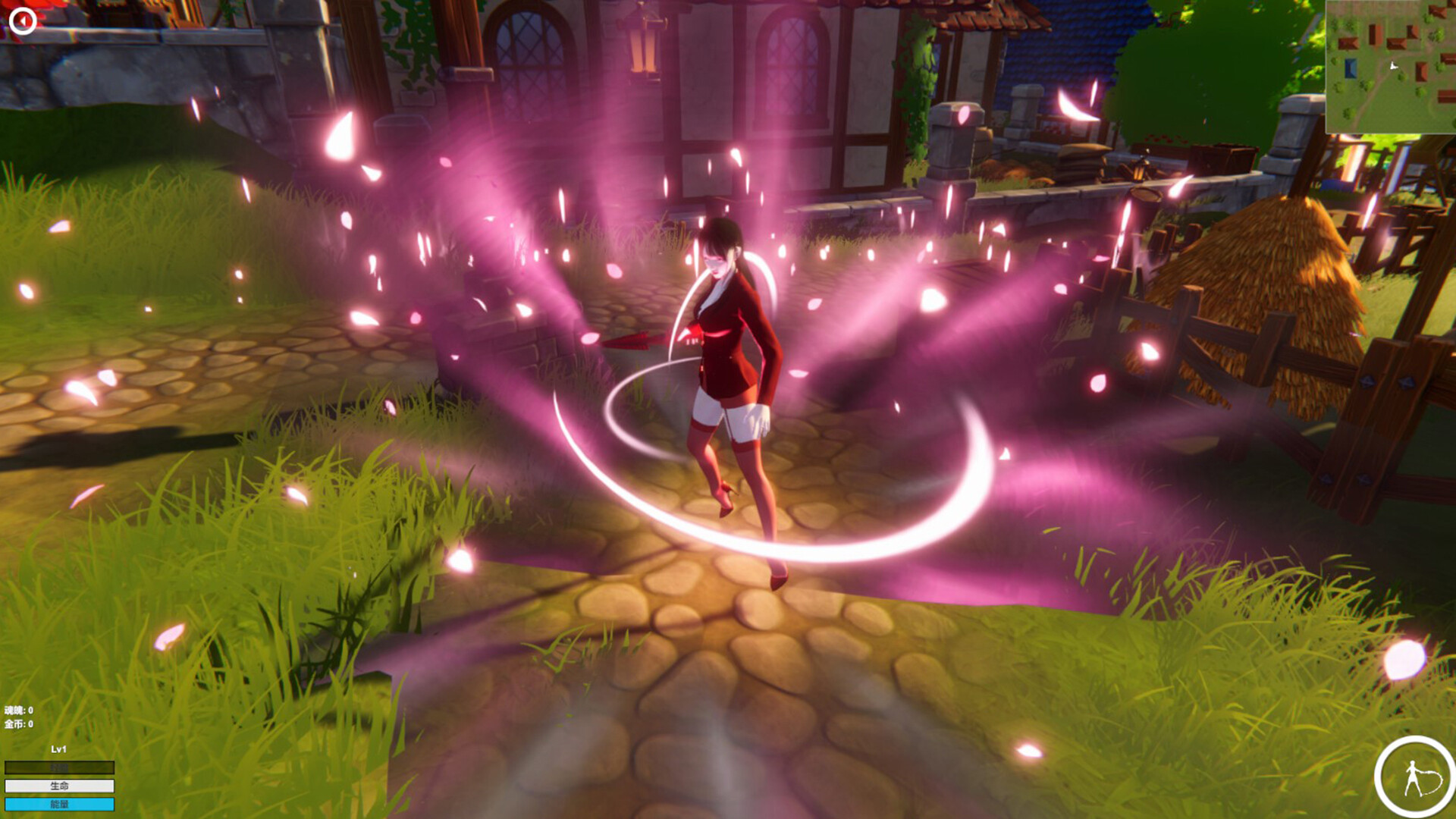The width and height of the screenshot is (1456, 819).
Task: Click the blue energy gauge fill
Action: point(59,804)
